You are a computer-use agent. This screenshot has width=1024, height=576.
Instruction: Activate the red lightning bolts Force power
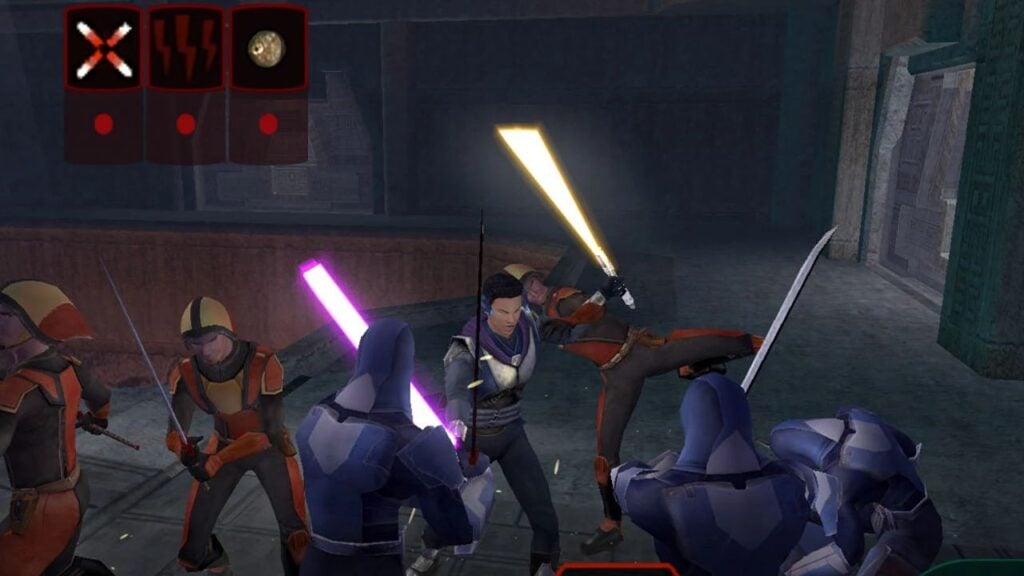(186, 49)
